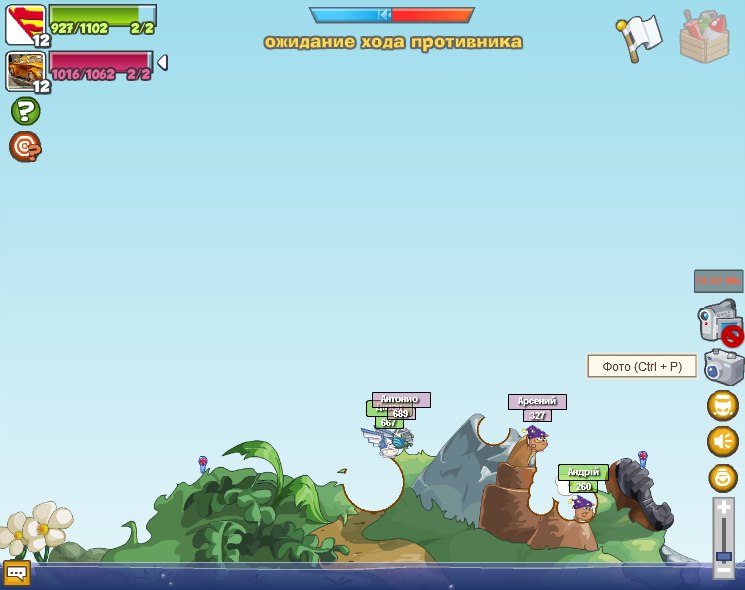Click the round orange face mask button
The width and height of the screenshot is (745, 590).
pyautogui.click(x=723, y=406)
